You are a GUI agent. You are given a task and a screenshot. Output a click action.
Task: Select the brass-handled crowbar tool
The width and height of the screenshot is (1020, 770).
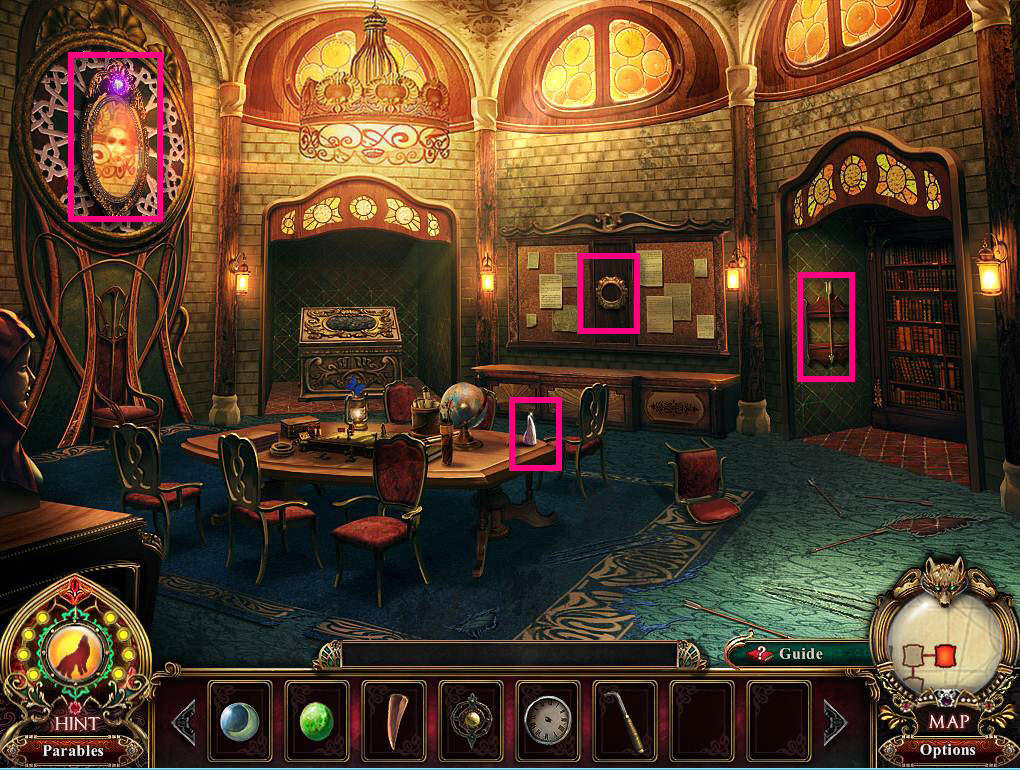coord(625,719)
